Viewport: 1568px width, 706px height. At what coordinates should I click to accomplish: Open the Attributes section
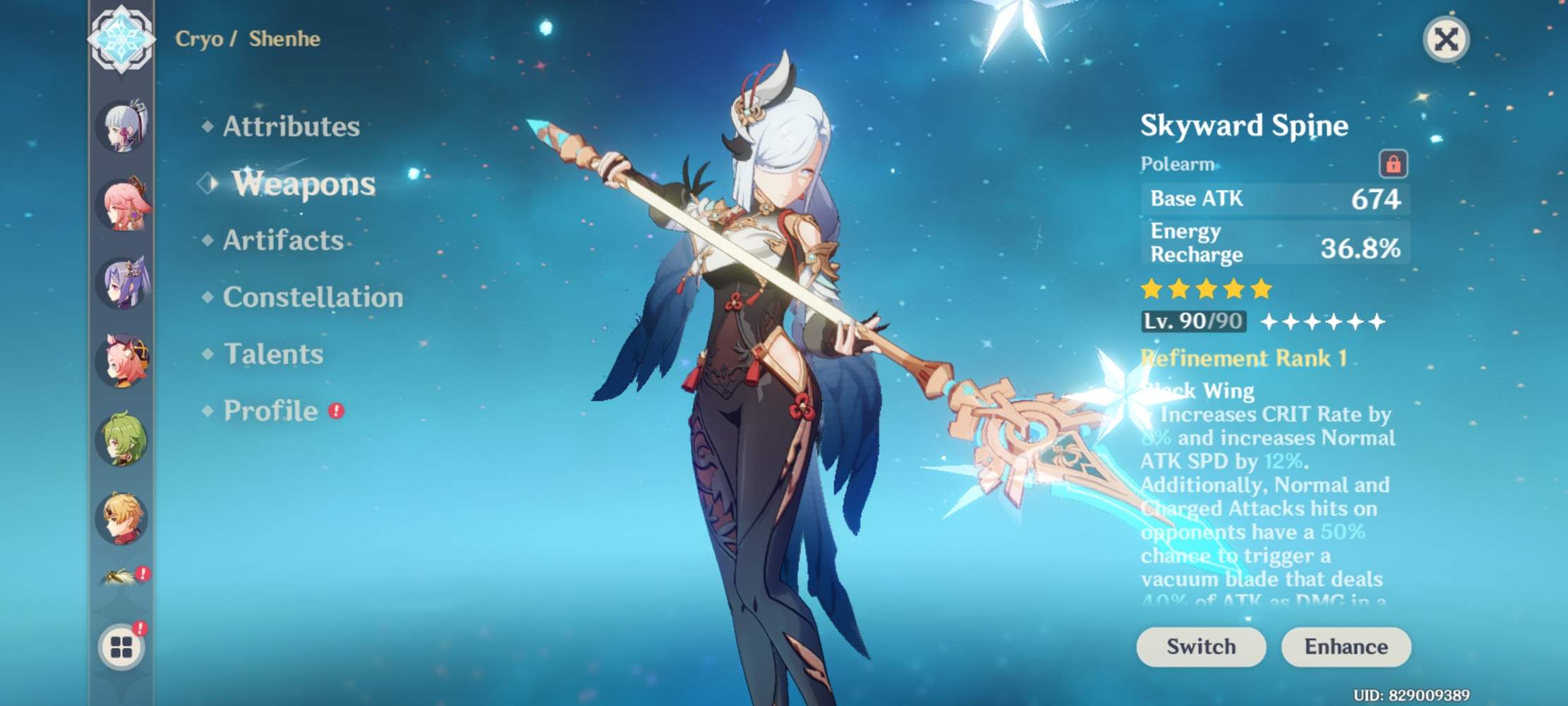coord(289,127)
